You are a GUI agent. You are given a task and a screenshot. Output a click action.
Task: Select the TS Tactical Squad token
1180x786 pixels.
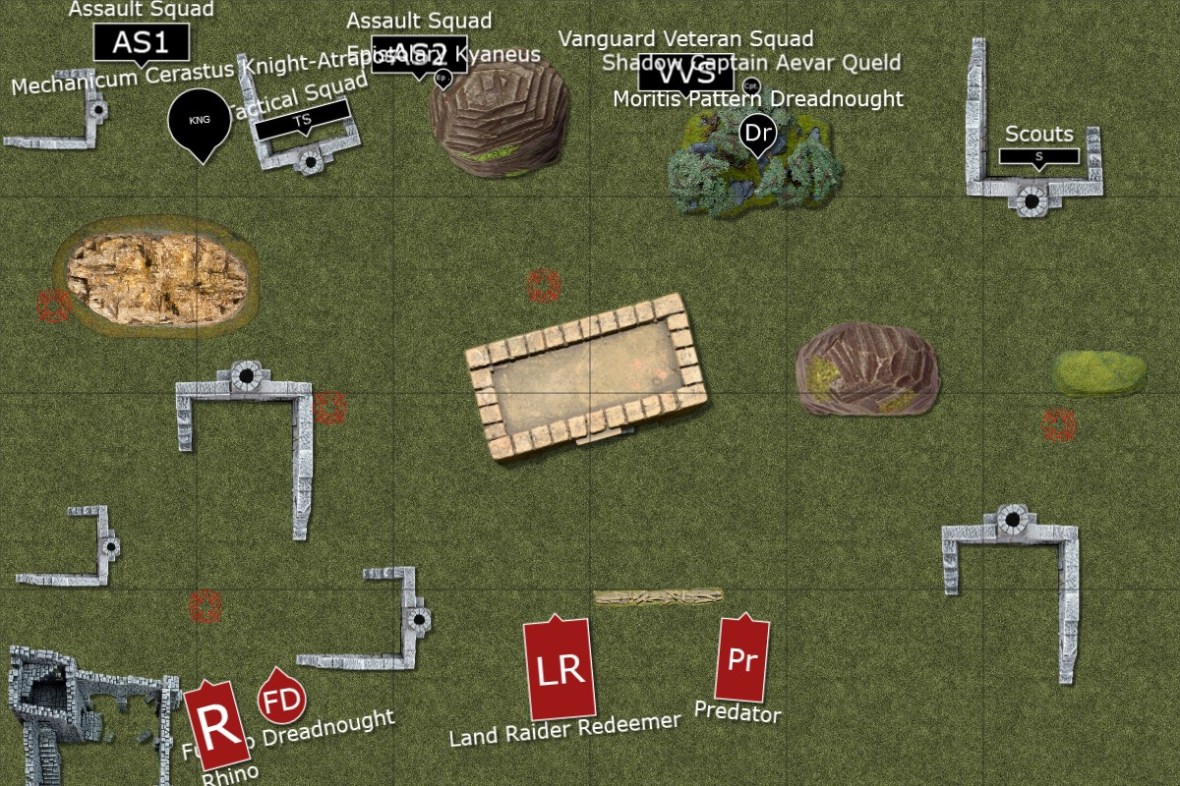tap(302, 121)
